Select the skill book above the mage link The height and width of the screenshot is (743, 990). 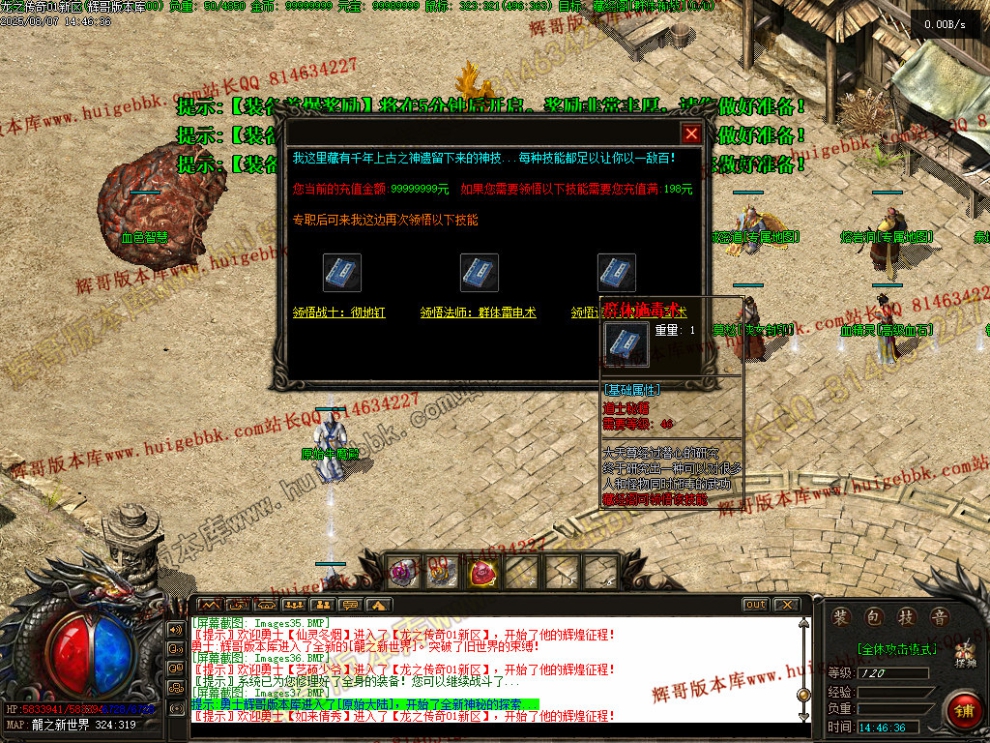click(479, 273)
